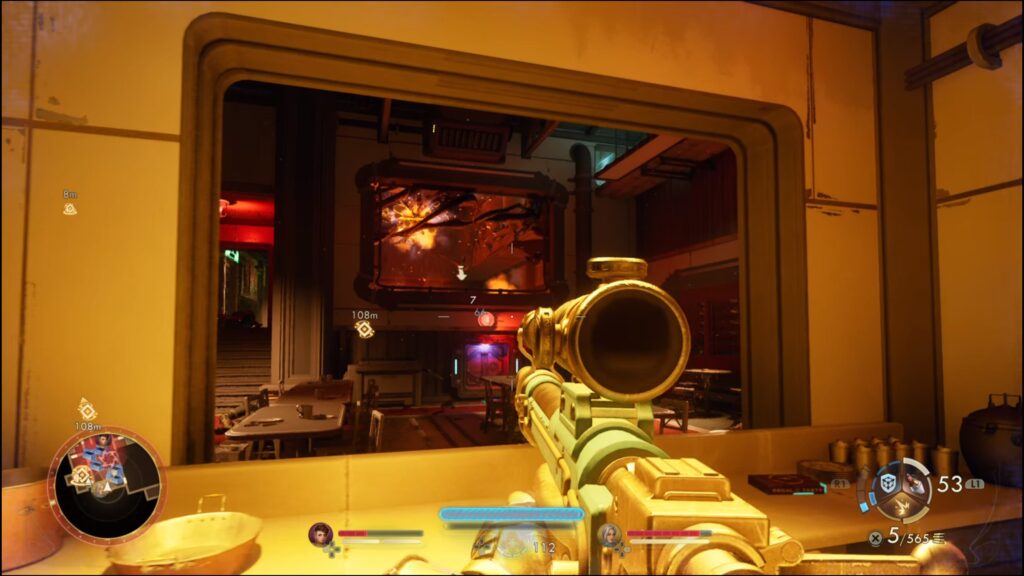Select the dark-haired squadmate portrait
Viewport: 1024px width, 576px height.
click(x=320, y=534)
